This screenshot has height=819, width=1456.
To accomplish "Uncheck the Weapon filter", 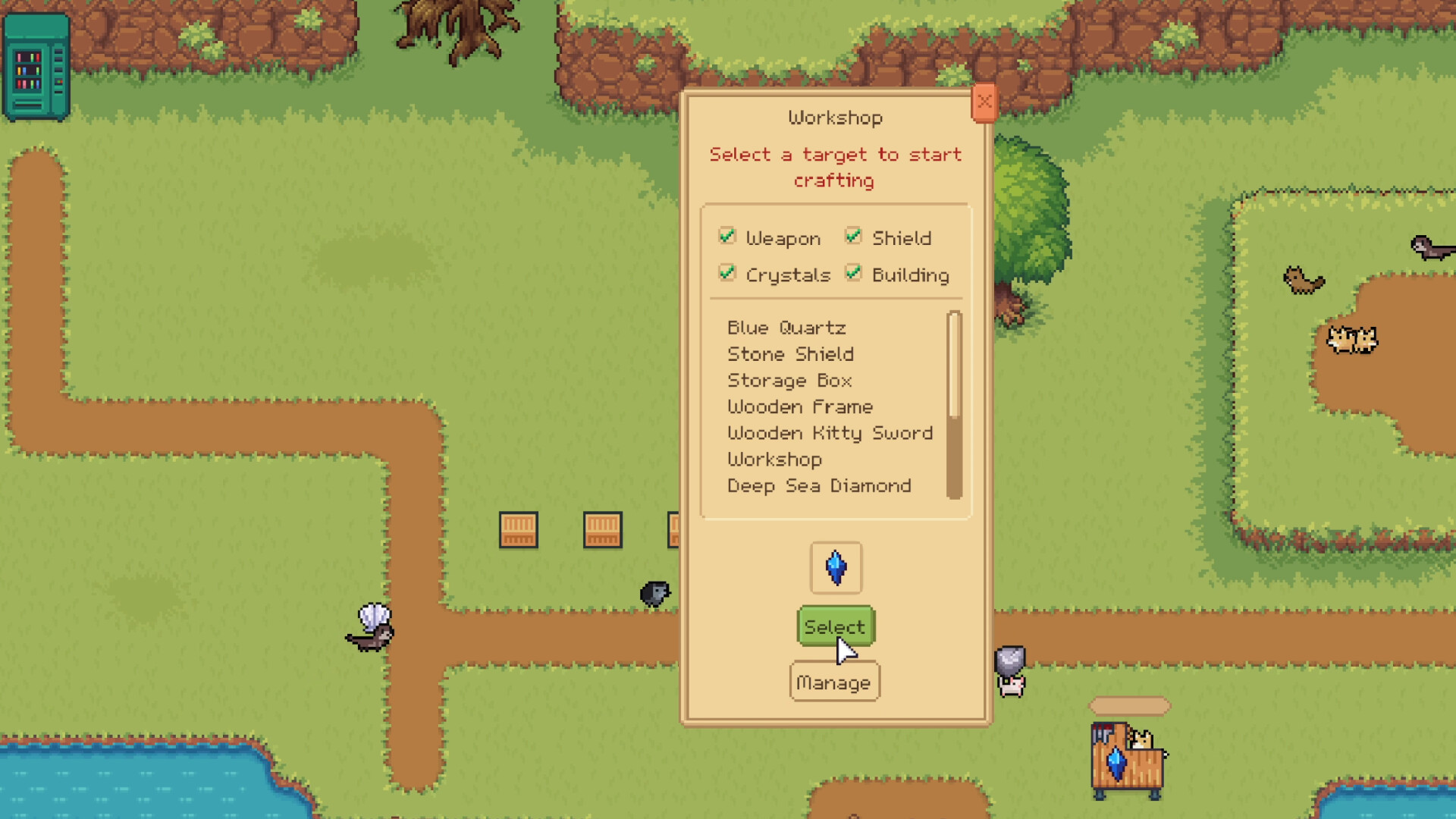I will [x=727, y=236].
